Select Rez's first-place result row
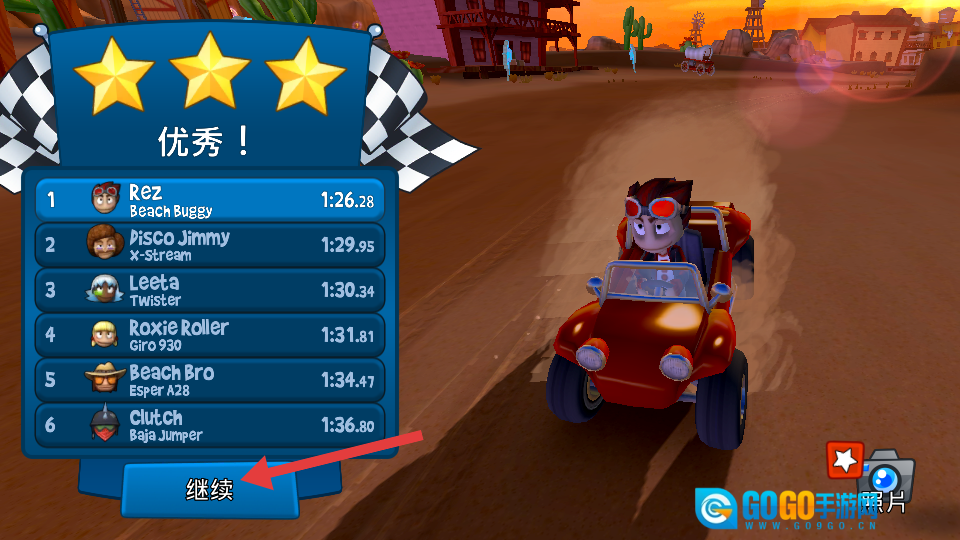This screenshot has width=960, height=540. click(210, 200)
